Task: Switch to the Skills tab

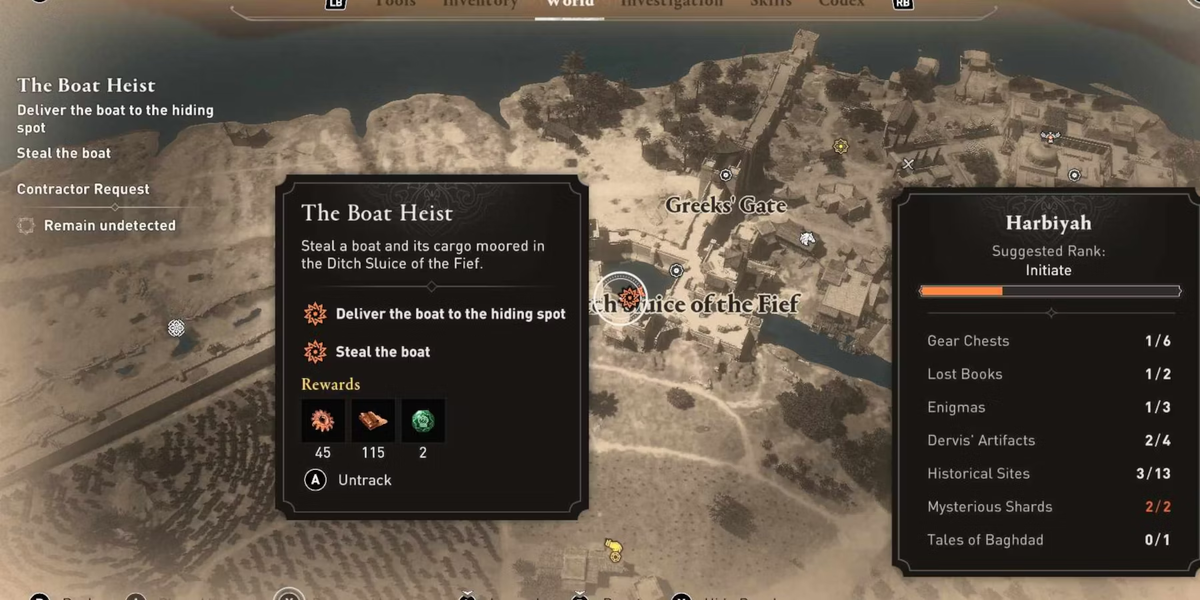Action: tap(768, 4)
